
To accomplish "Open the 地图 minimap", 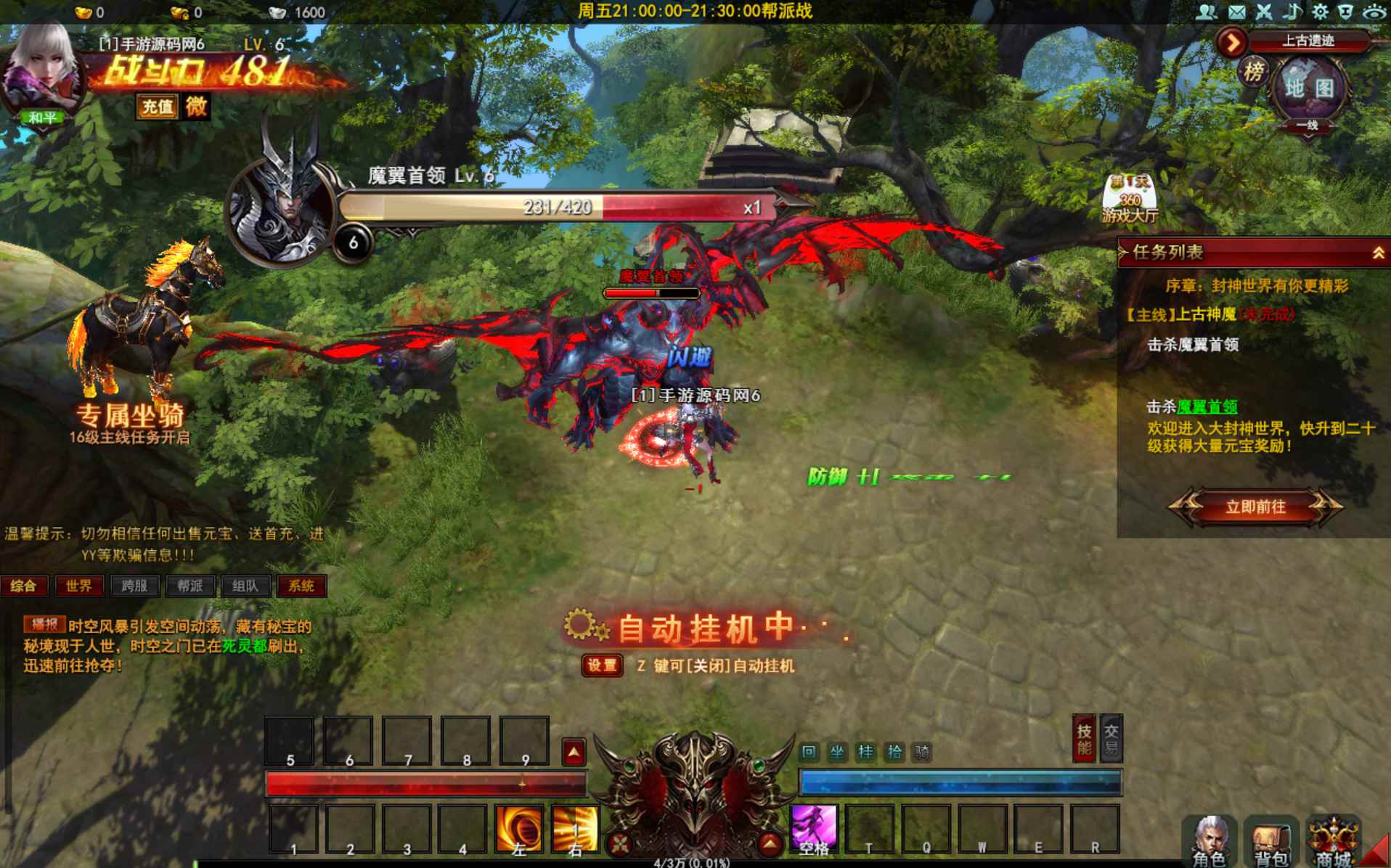I will click(x=1309, y=89).
